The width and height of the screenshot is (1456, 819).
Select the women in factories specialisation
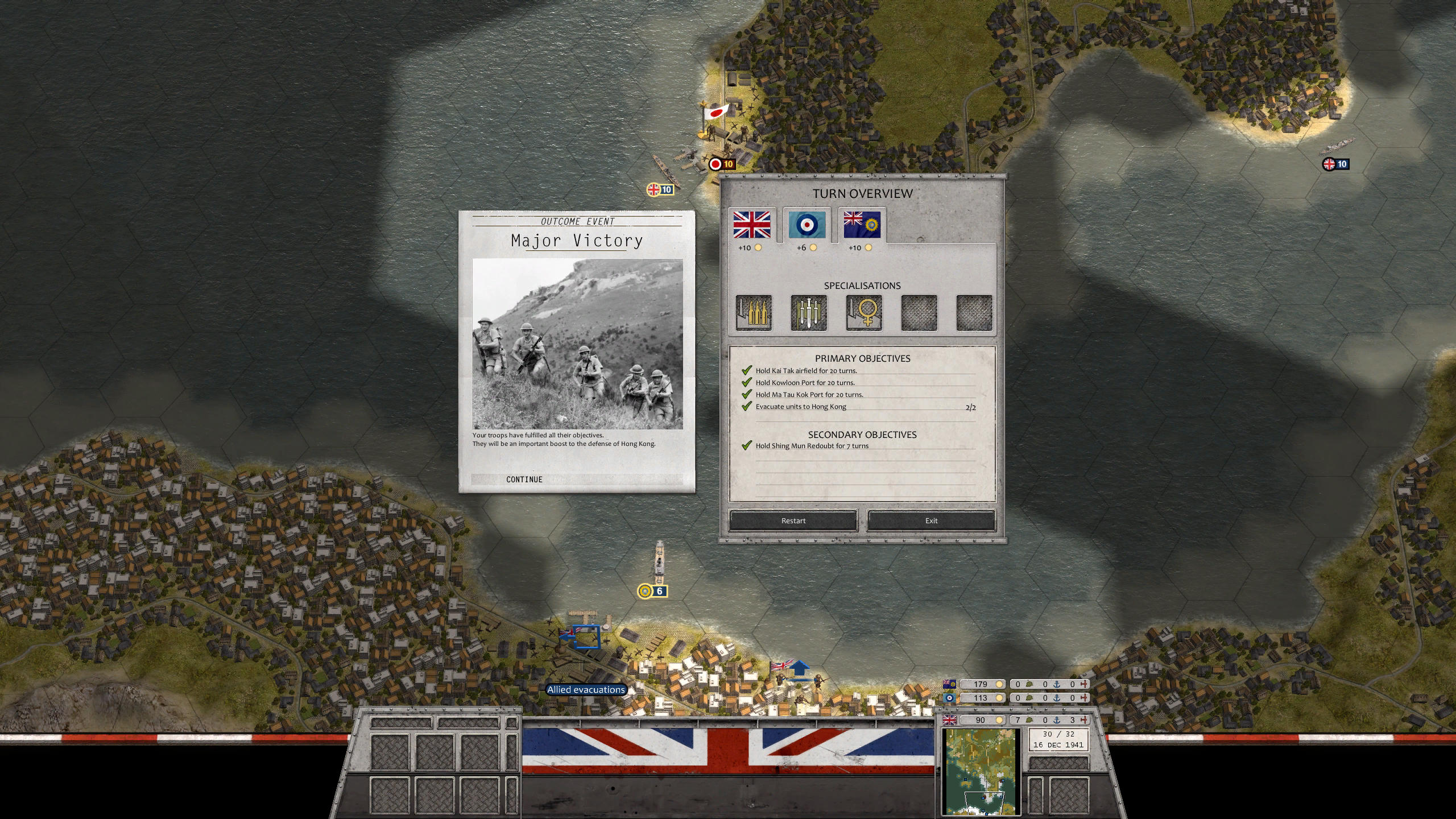coord(864,312)
